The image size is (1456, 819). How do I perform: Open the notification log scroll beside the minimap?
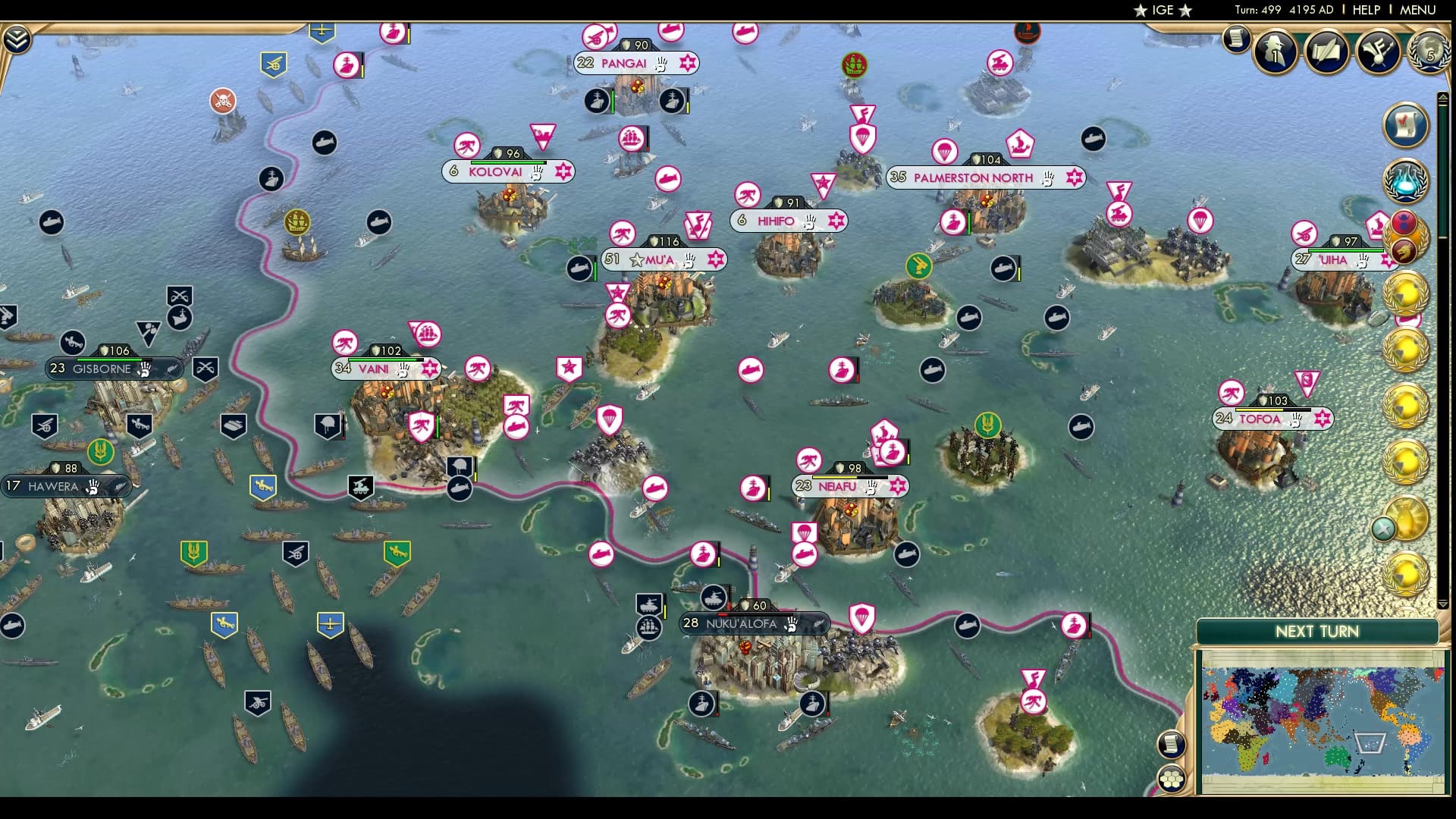click(1172, 745)
